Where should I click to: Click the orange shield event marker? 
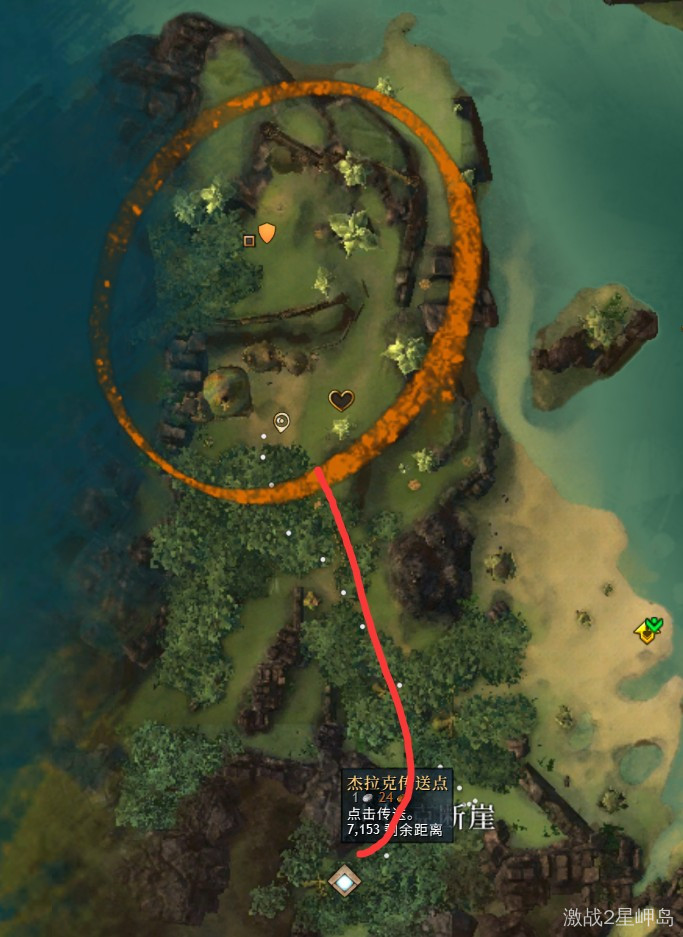pos(267,233)
